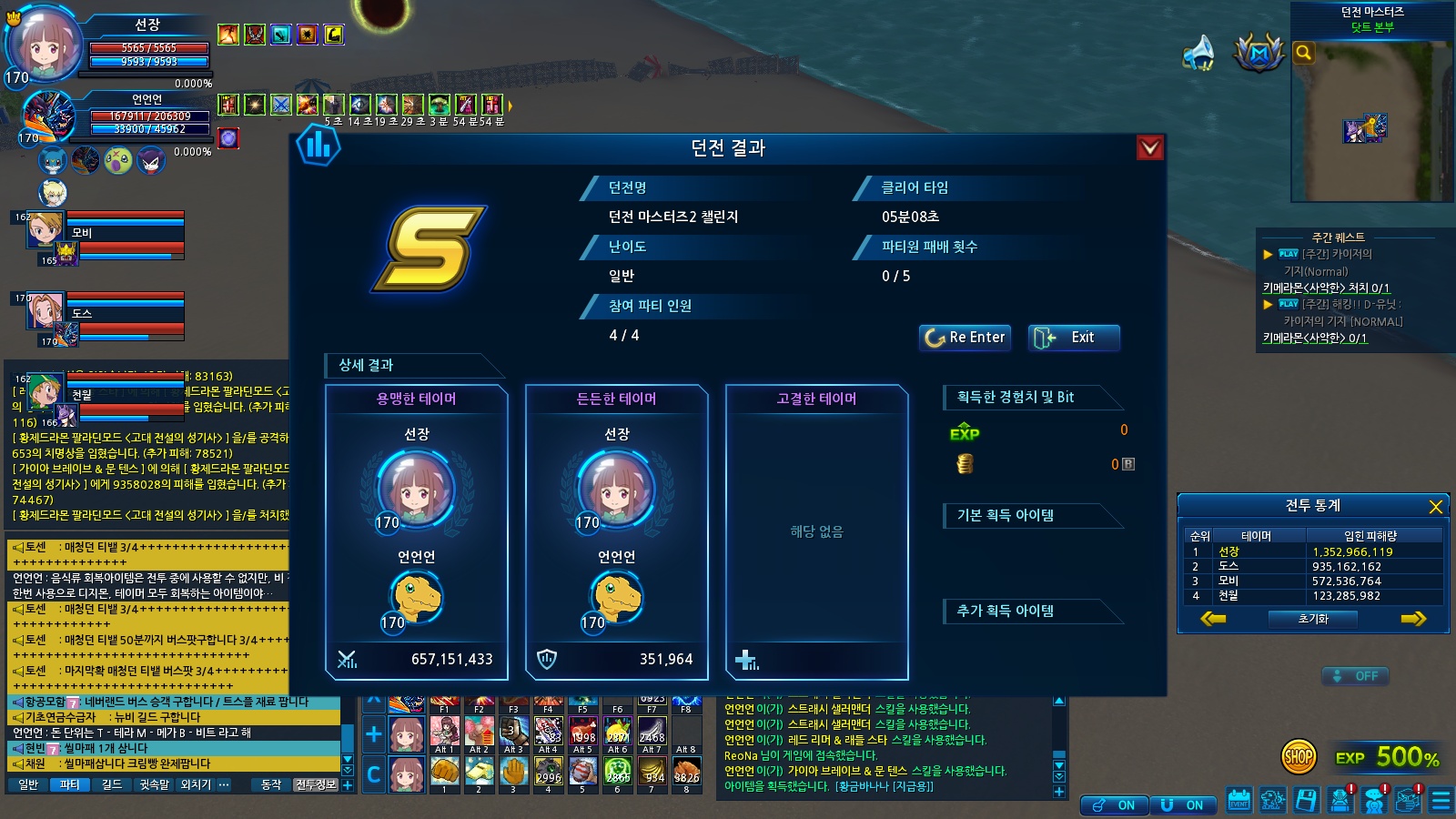Go to the previous battle statistics page
1456x819 pixels.
click(x=1213, y=619)
